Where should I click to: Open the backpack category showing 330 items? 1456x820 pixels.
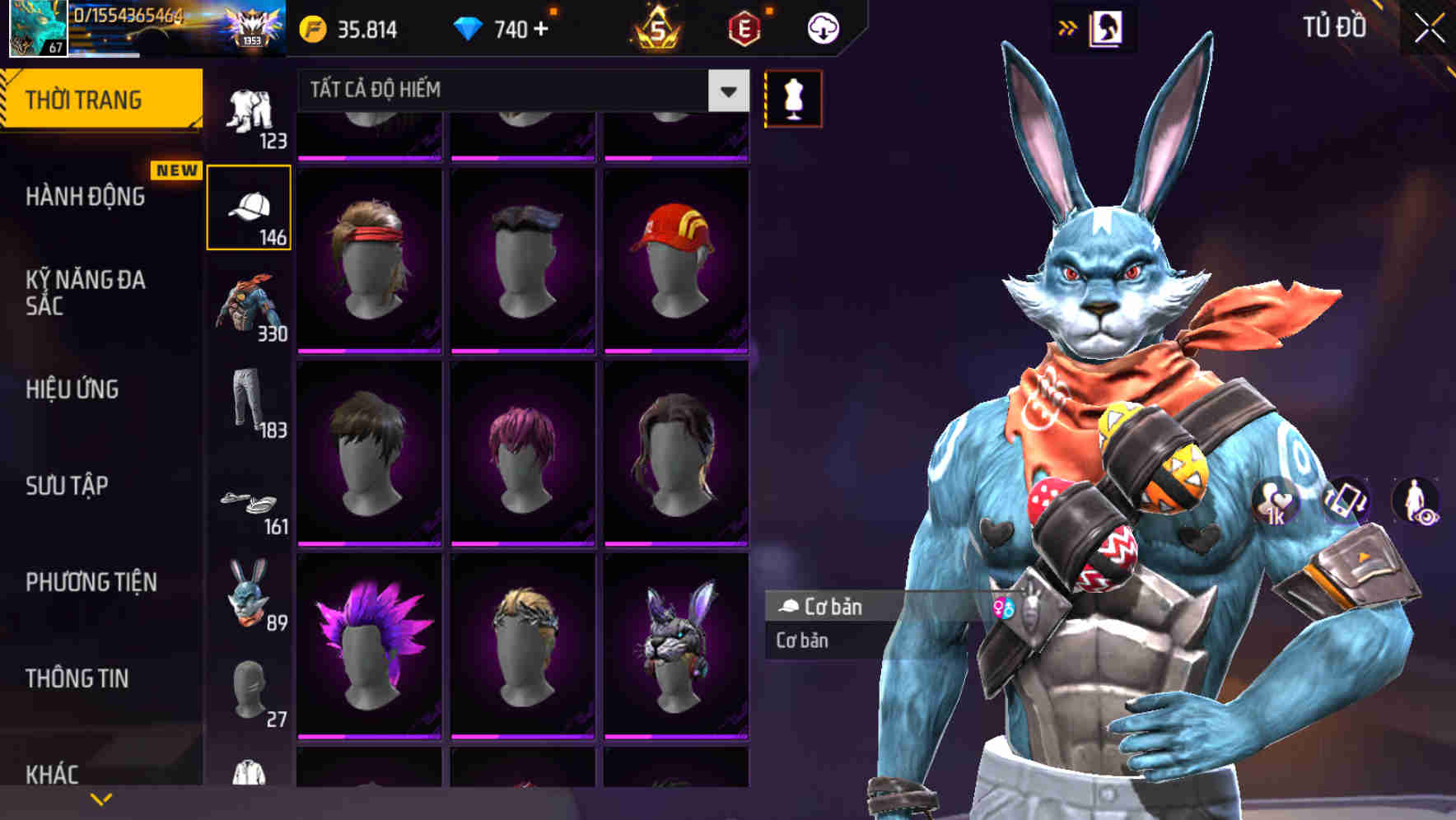coord(250,306)
